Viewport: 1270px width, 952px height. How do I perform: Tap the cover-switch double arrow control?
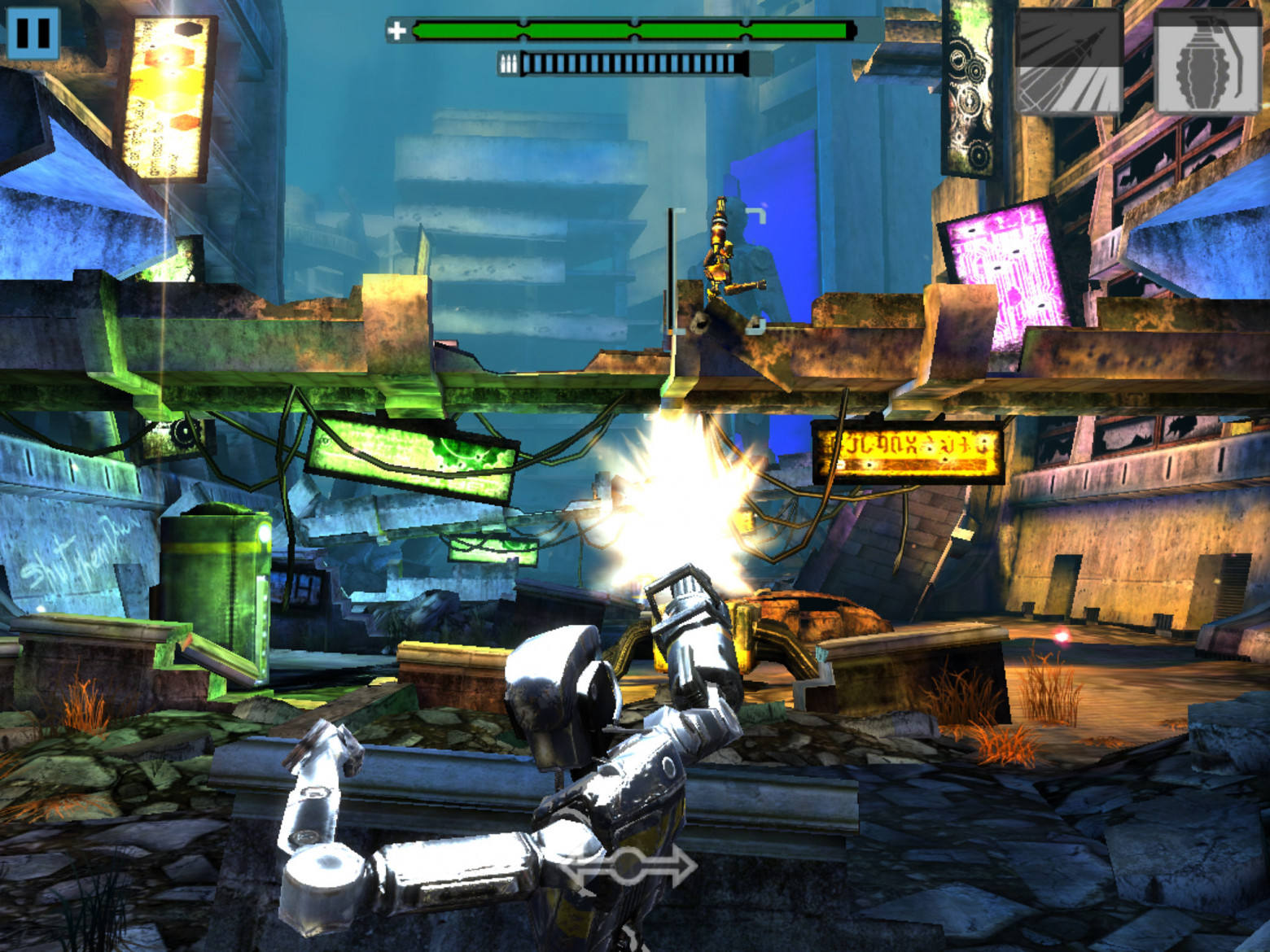point(628,867)
